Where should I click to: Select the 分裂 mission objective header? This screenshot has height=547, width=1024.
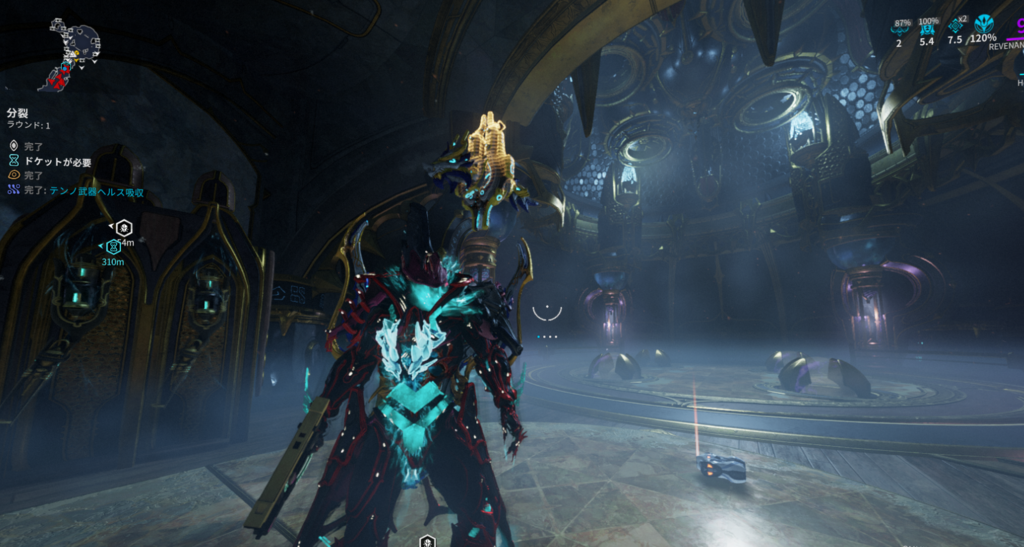[x=17, y=113]
